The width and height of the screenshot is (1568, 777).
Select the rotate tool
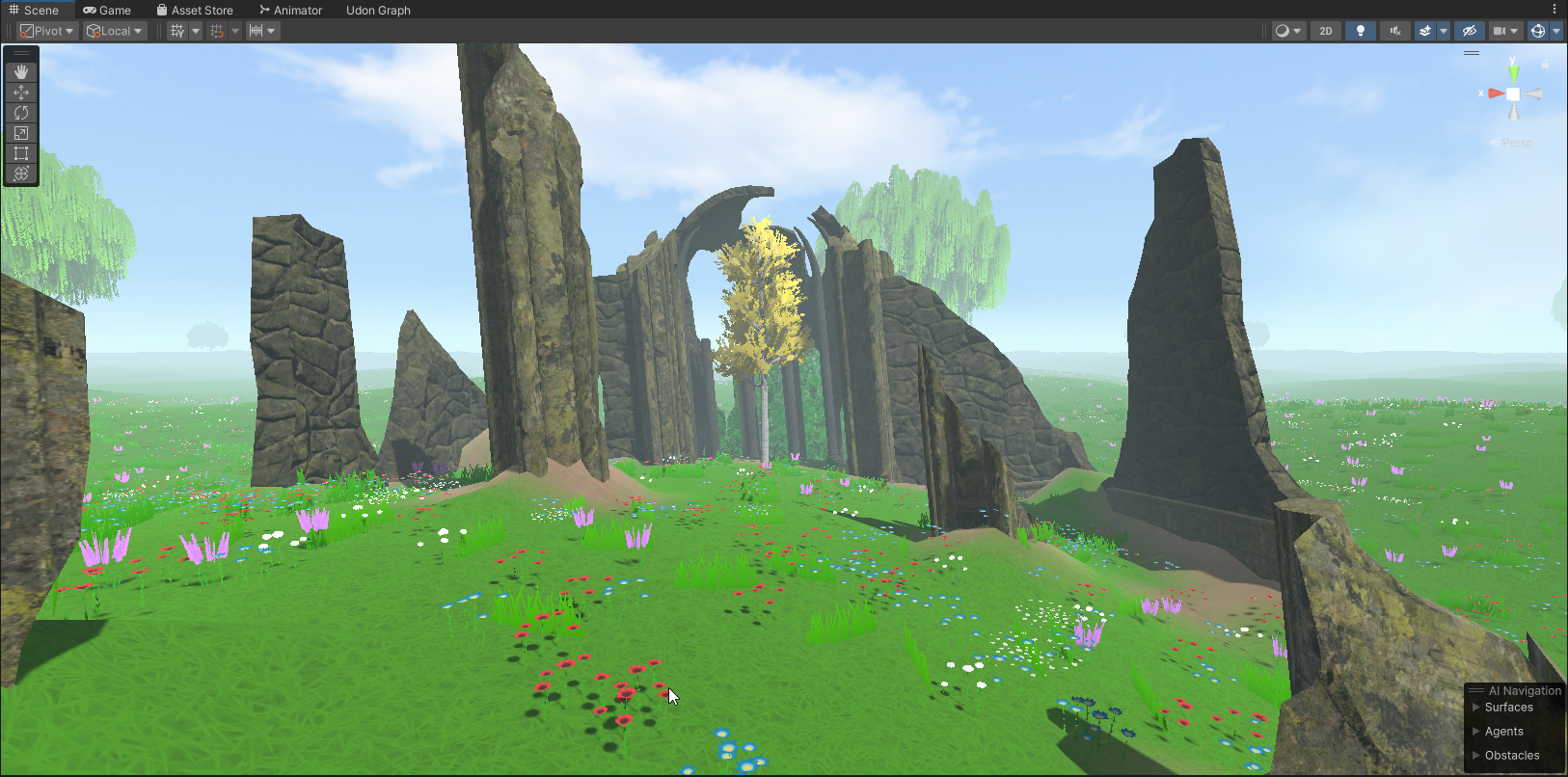21,113
